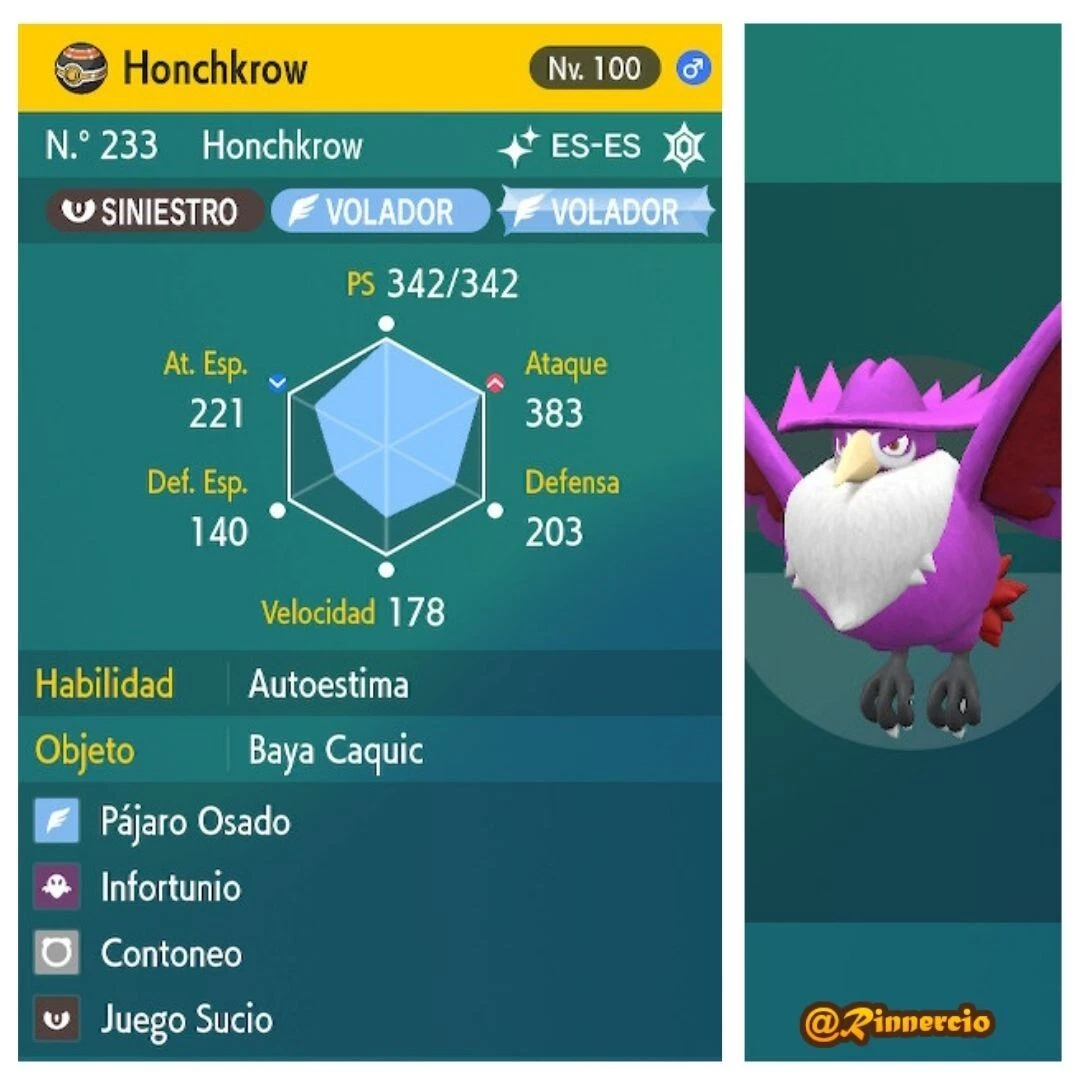The image size is (1080, 1080).
Task: Pick the Juego Sucio move
Action: (x=186, y=1019)
